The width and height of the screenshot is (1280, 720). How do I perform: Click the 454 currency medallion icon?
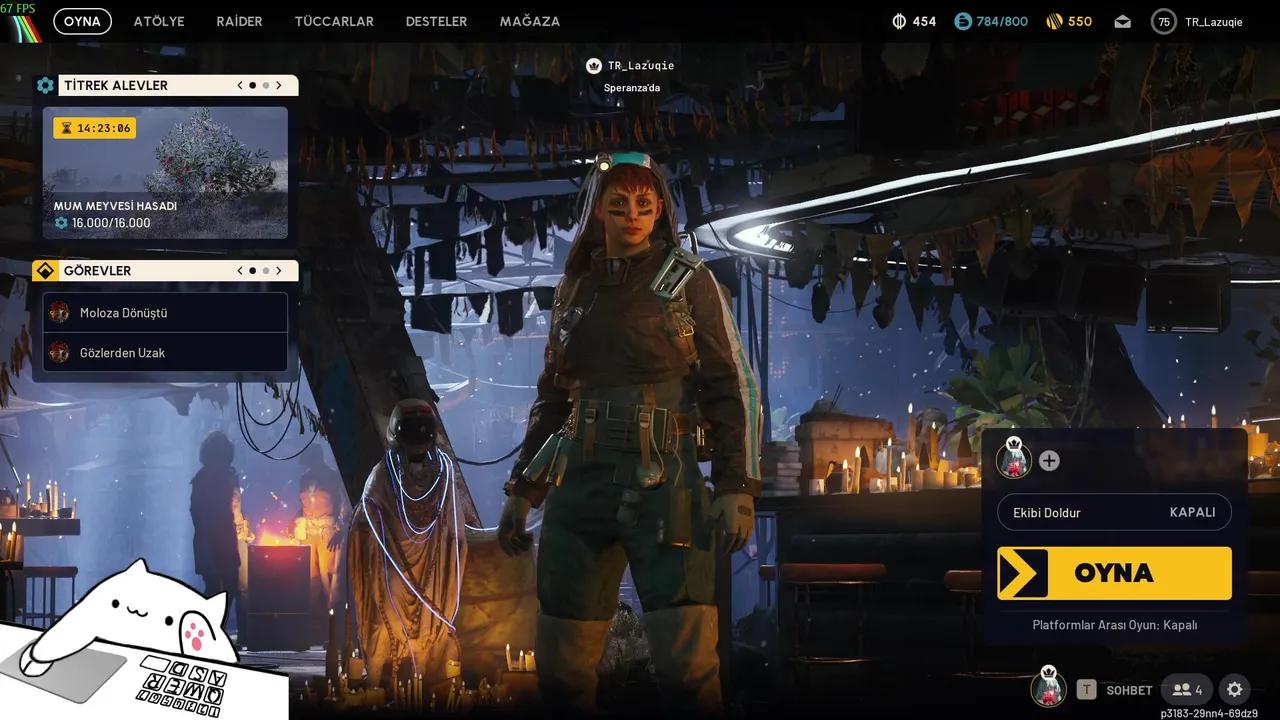point(901,20)
